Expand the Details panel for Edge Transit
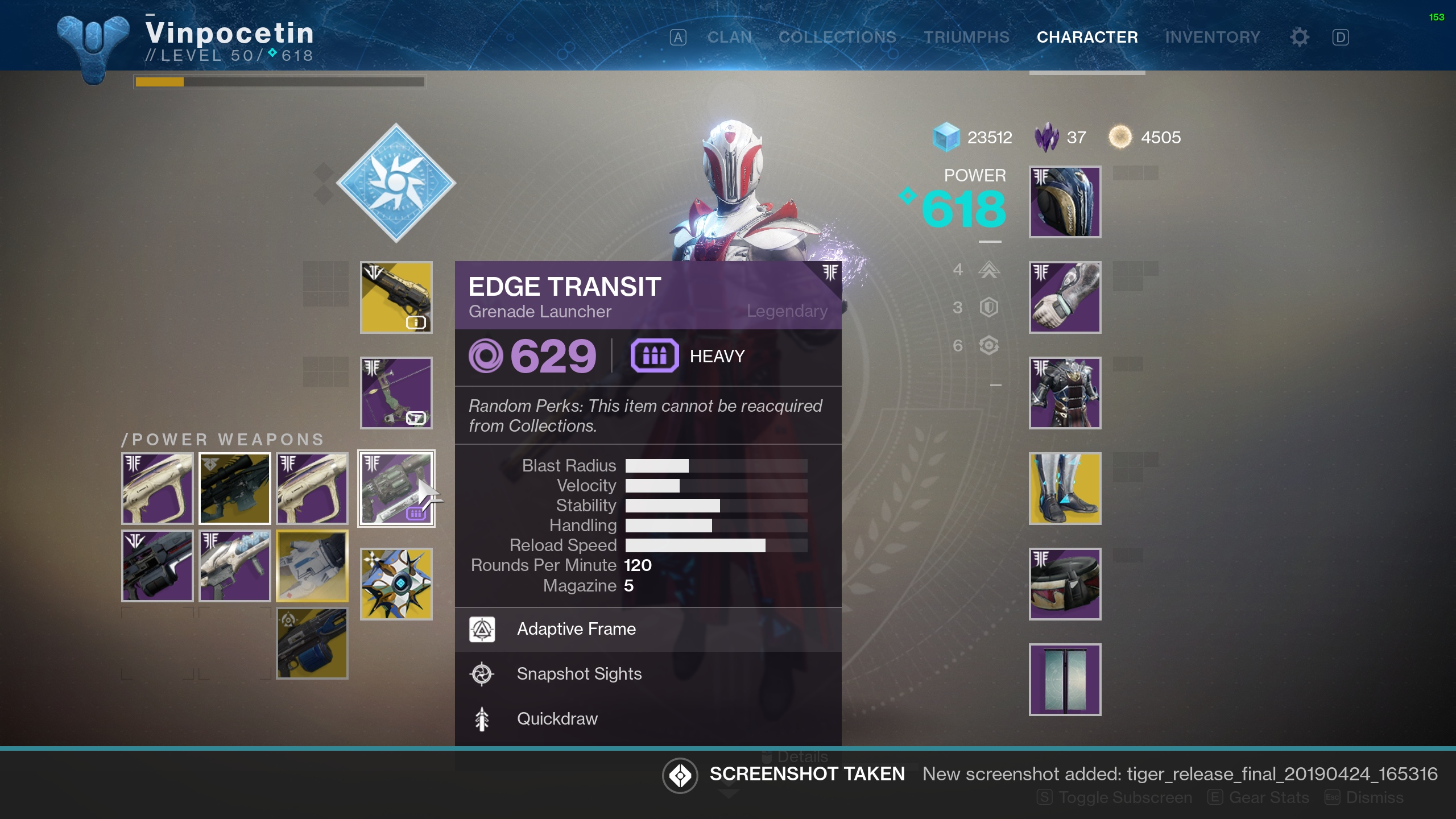The width and height of the screenshot is (1456, 819). [x=795, y=756]
